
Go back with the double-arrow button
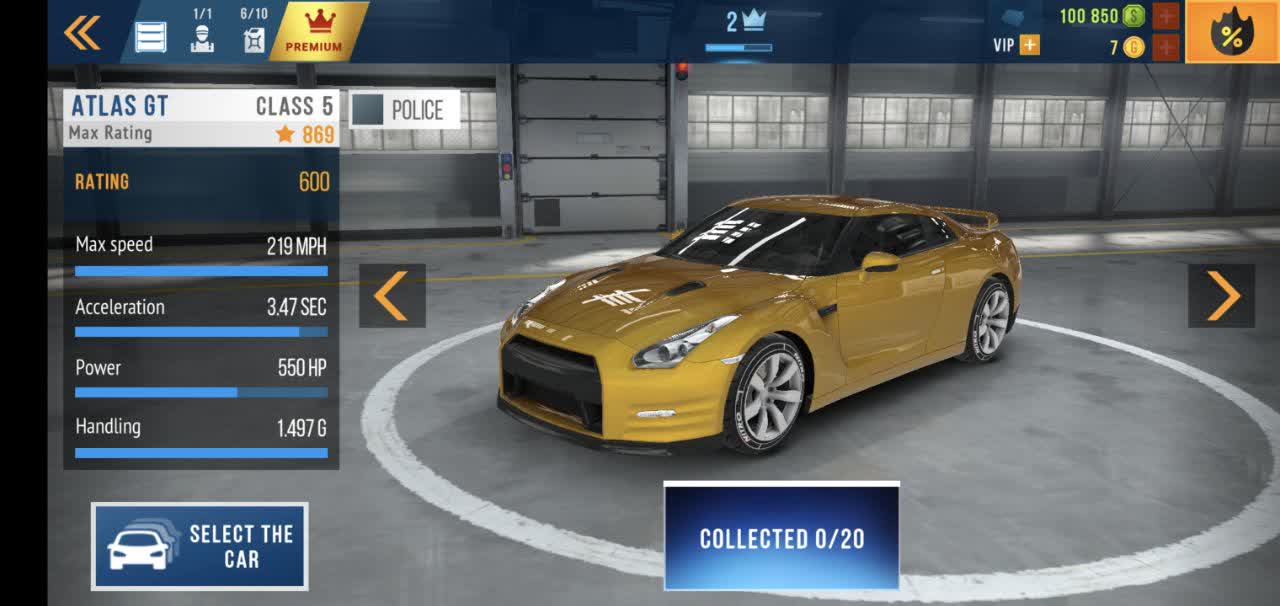click(x=82, y=33)
